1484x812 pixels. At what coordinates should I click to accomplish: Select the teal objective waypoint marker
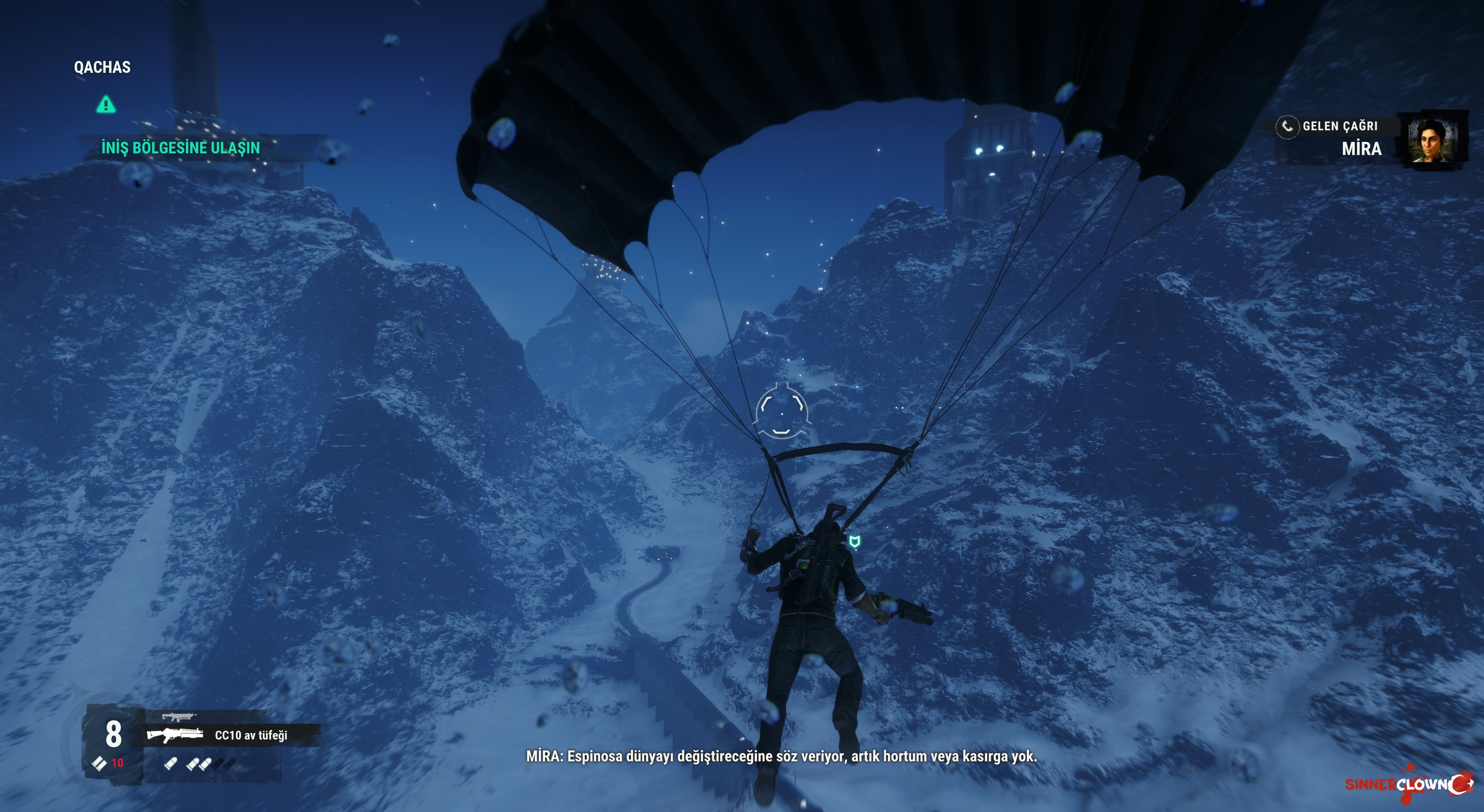tap(855, 541)
